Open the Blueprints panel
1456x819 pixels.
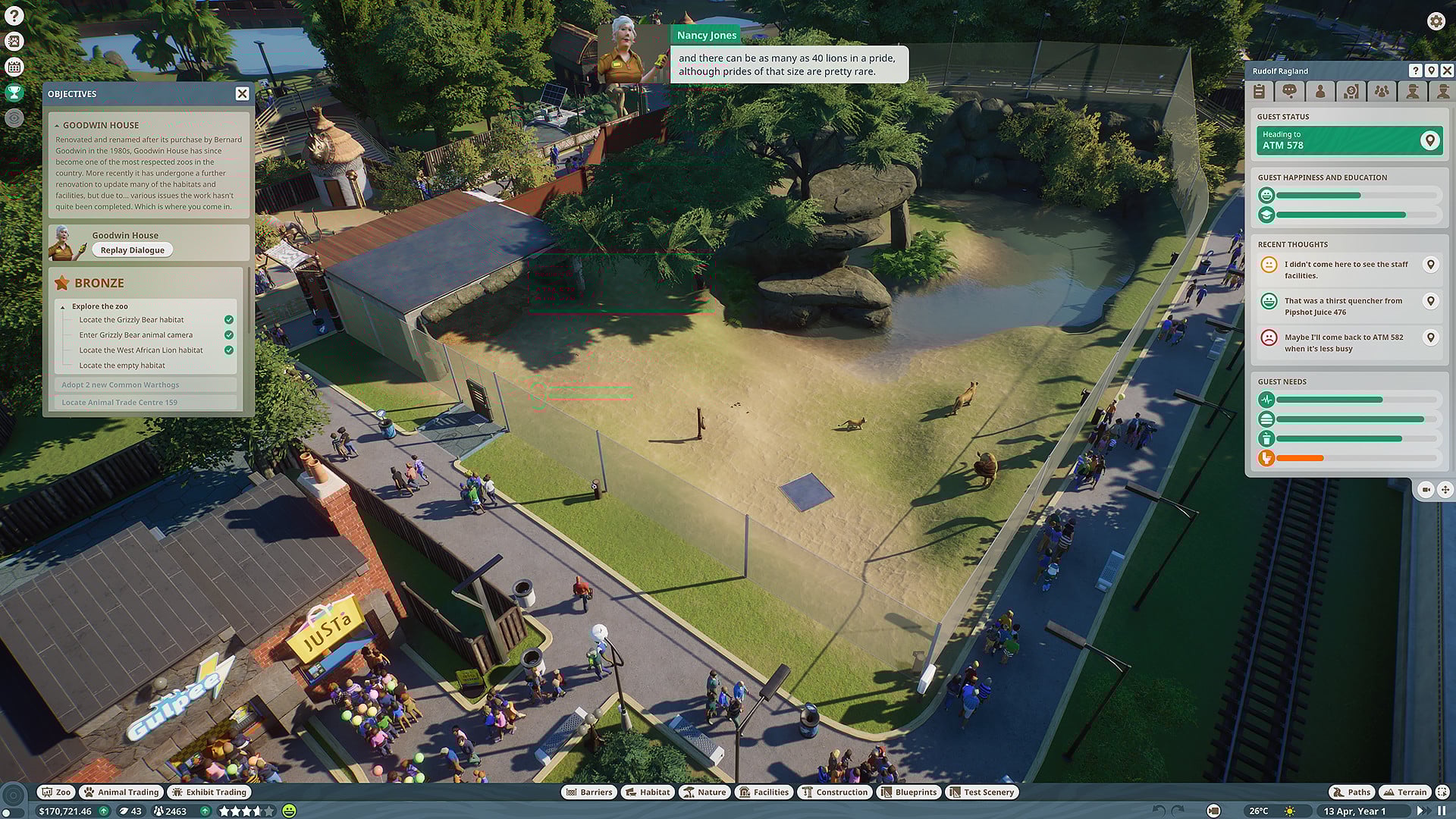click(x=908, y=792)
